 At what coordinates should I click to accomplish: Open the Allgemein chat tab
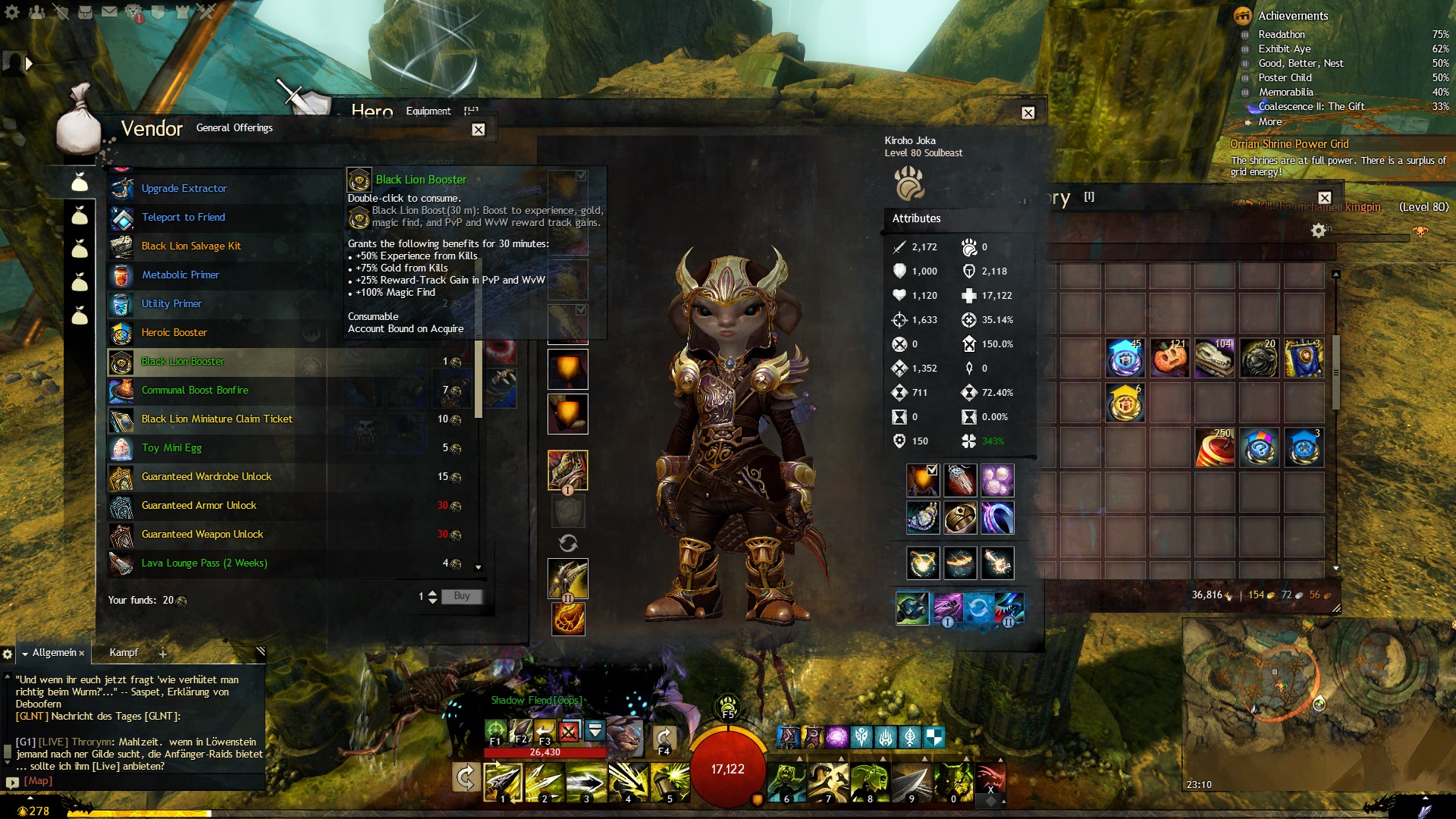[x=54, y=653]
